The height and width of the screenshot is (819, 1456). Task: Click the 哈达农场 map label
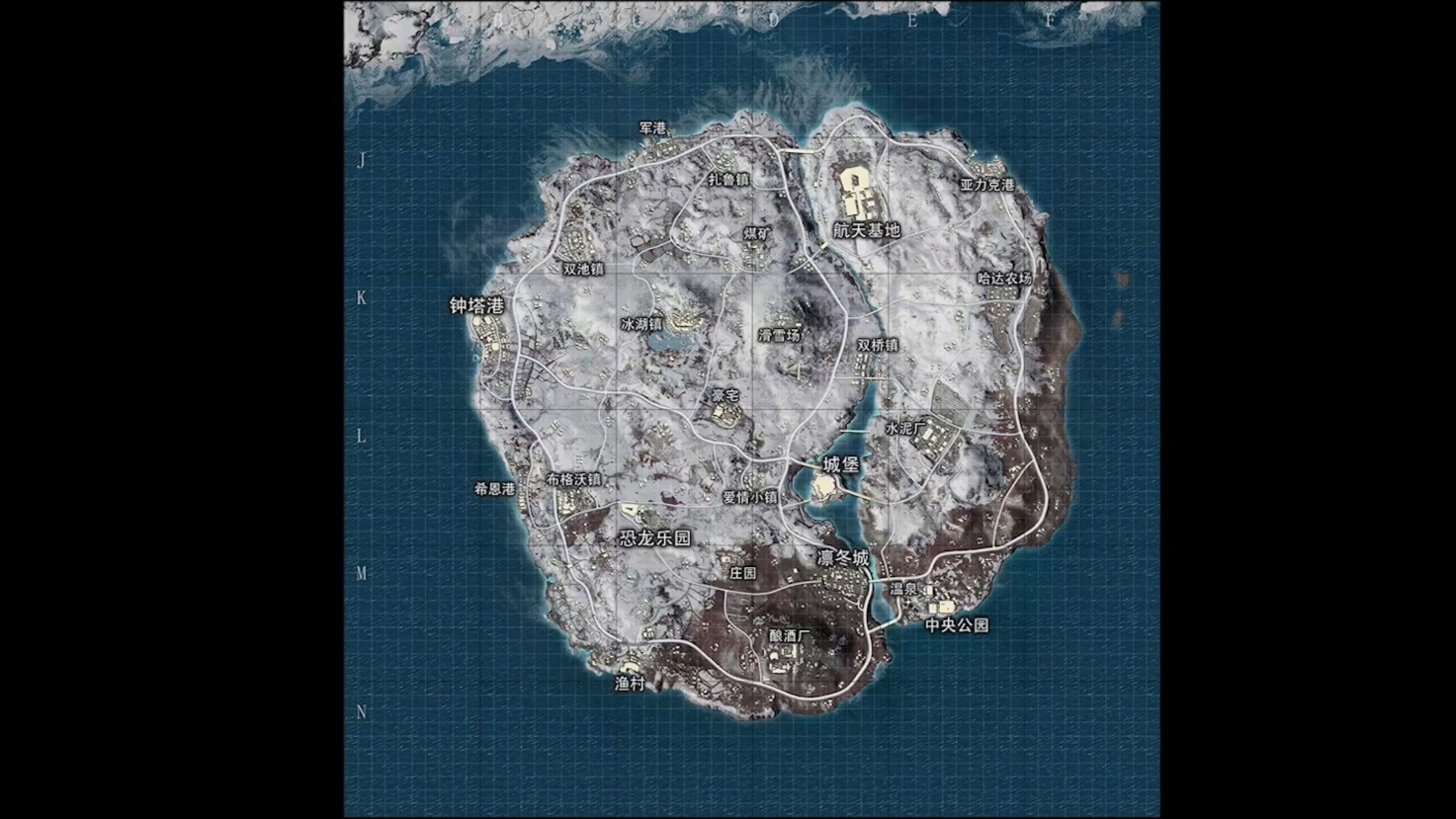(1004, 279)
